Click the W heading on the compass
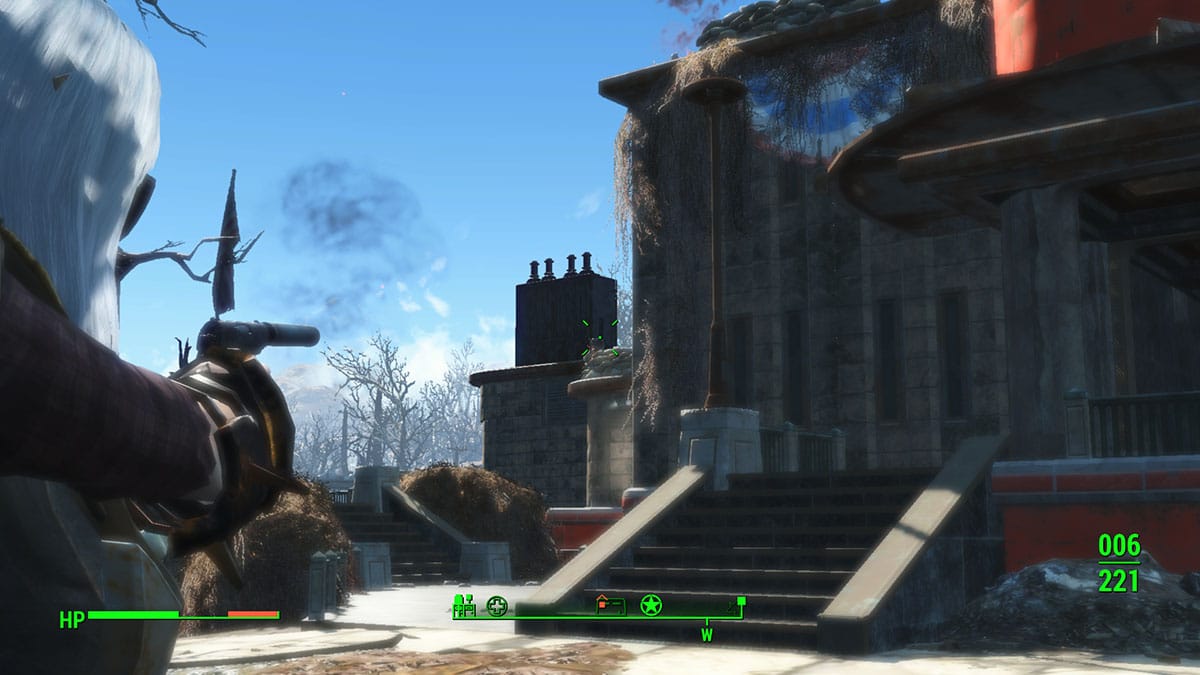 707,634
